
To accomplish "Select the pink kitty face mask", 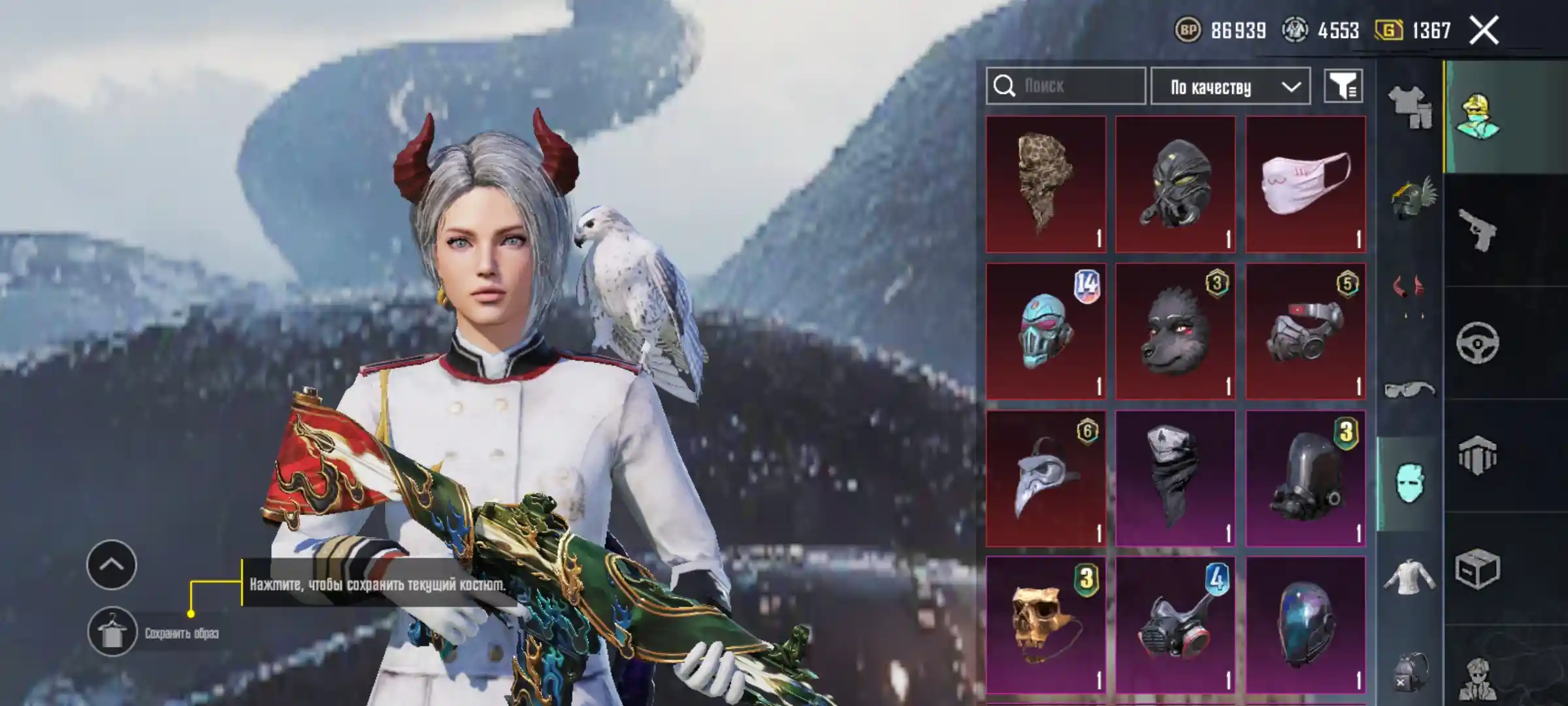I will 1305,184.
